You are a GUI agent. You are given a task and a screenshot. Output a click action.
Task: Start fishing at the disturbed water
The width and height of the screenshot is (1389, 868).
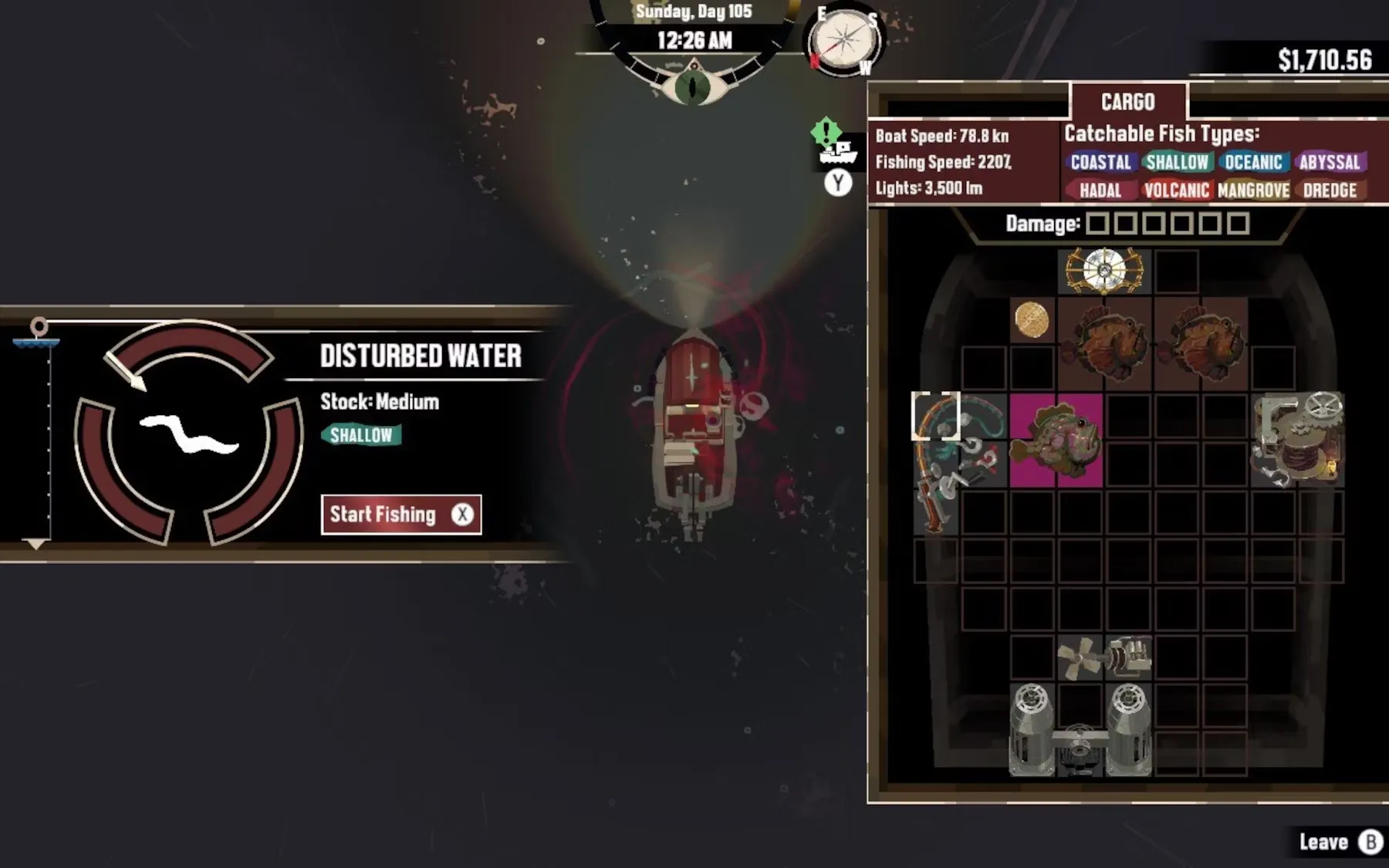coord(400,515)
